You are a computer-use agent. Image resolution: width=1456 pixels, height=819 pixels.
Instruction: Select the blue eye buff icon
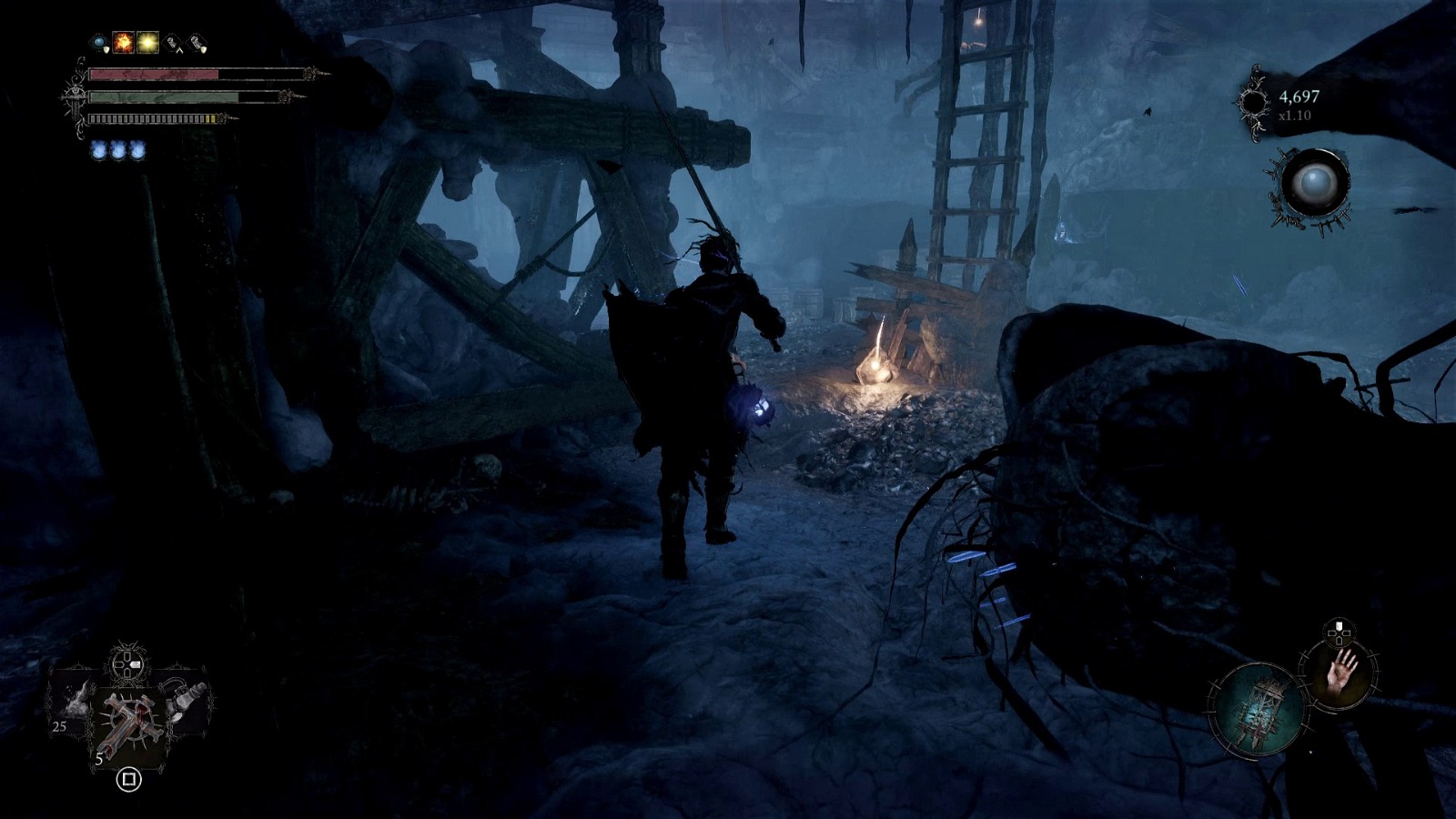(x=98, y=42)
